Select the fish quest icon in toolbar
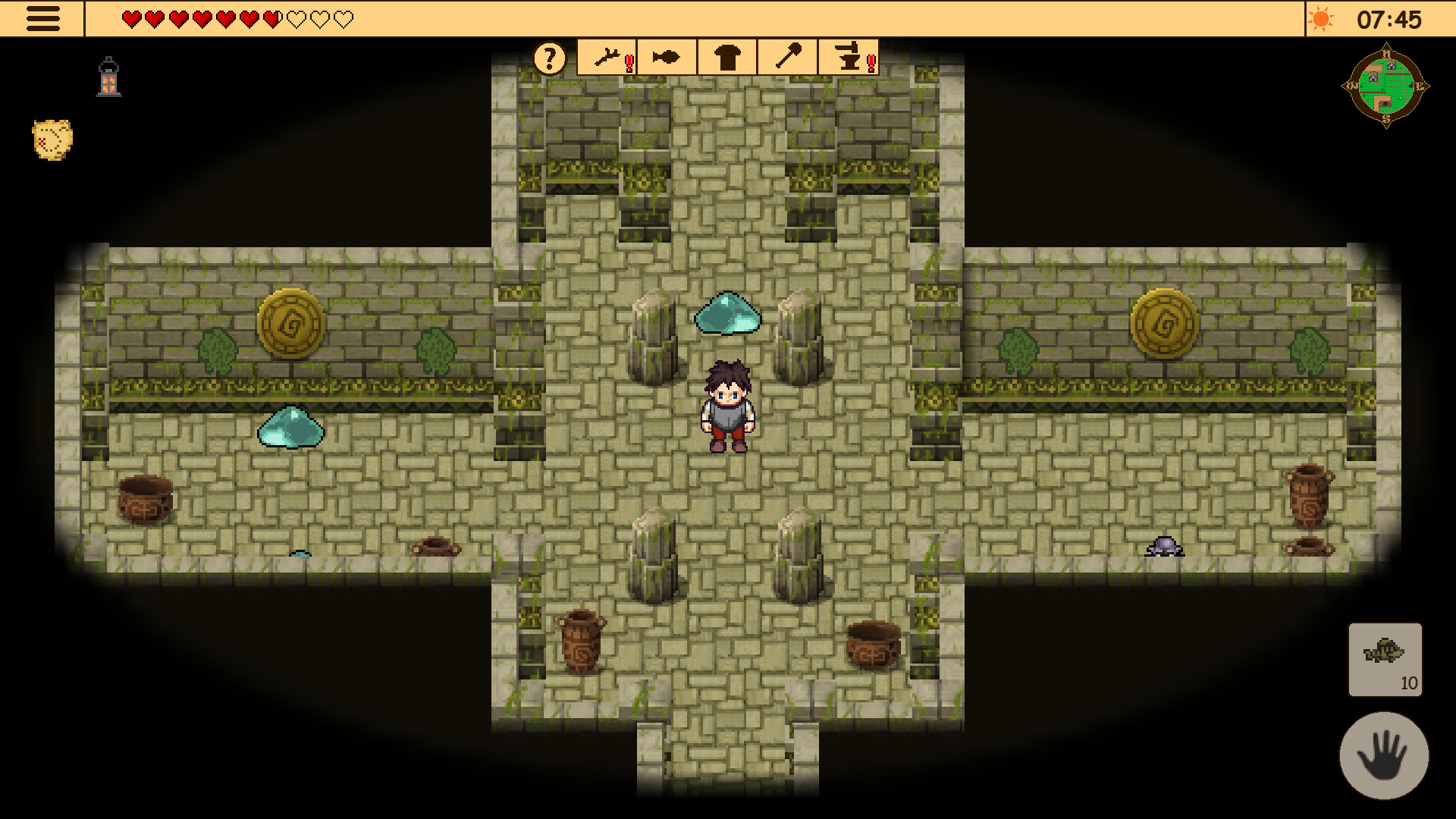 click(665, 56)
